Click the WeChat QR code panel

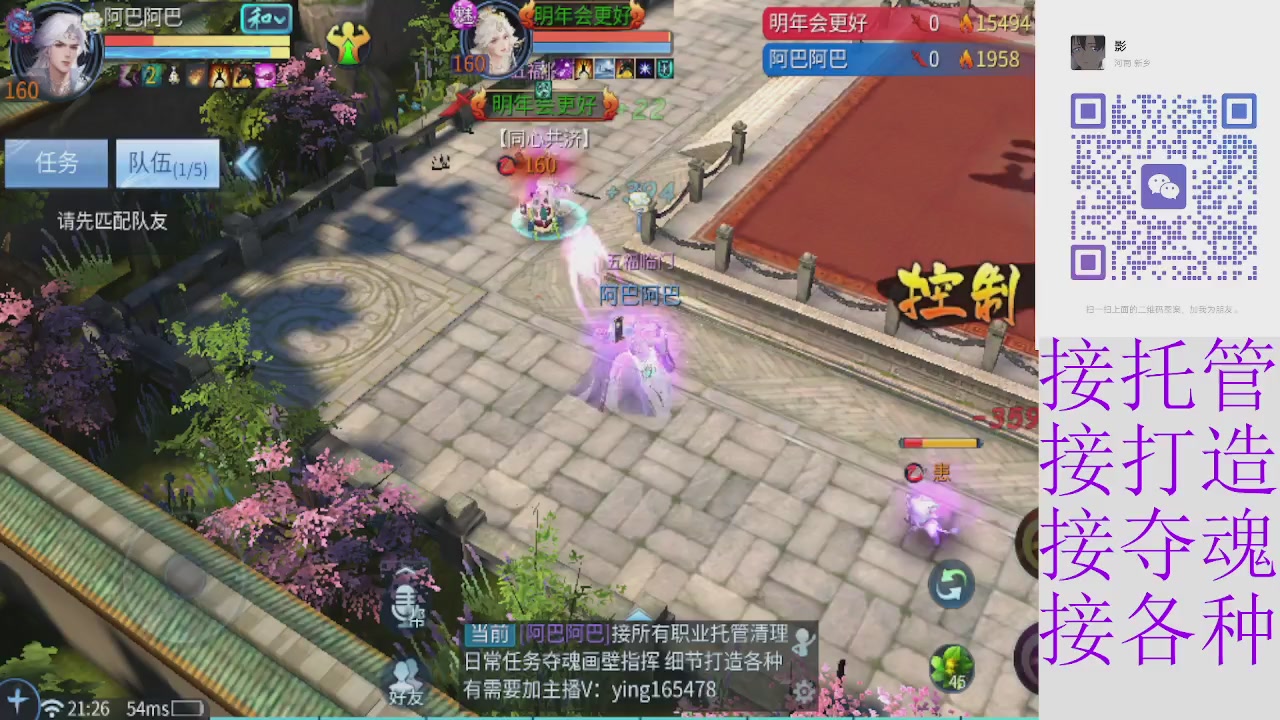1163,186
